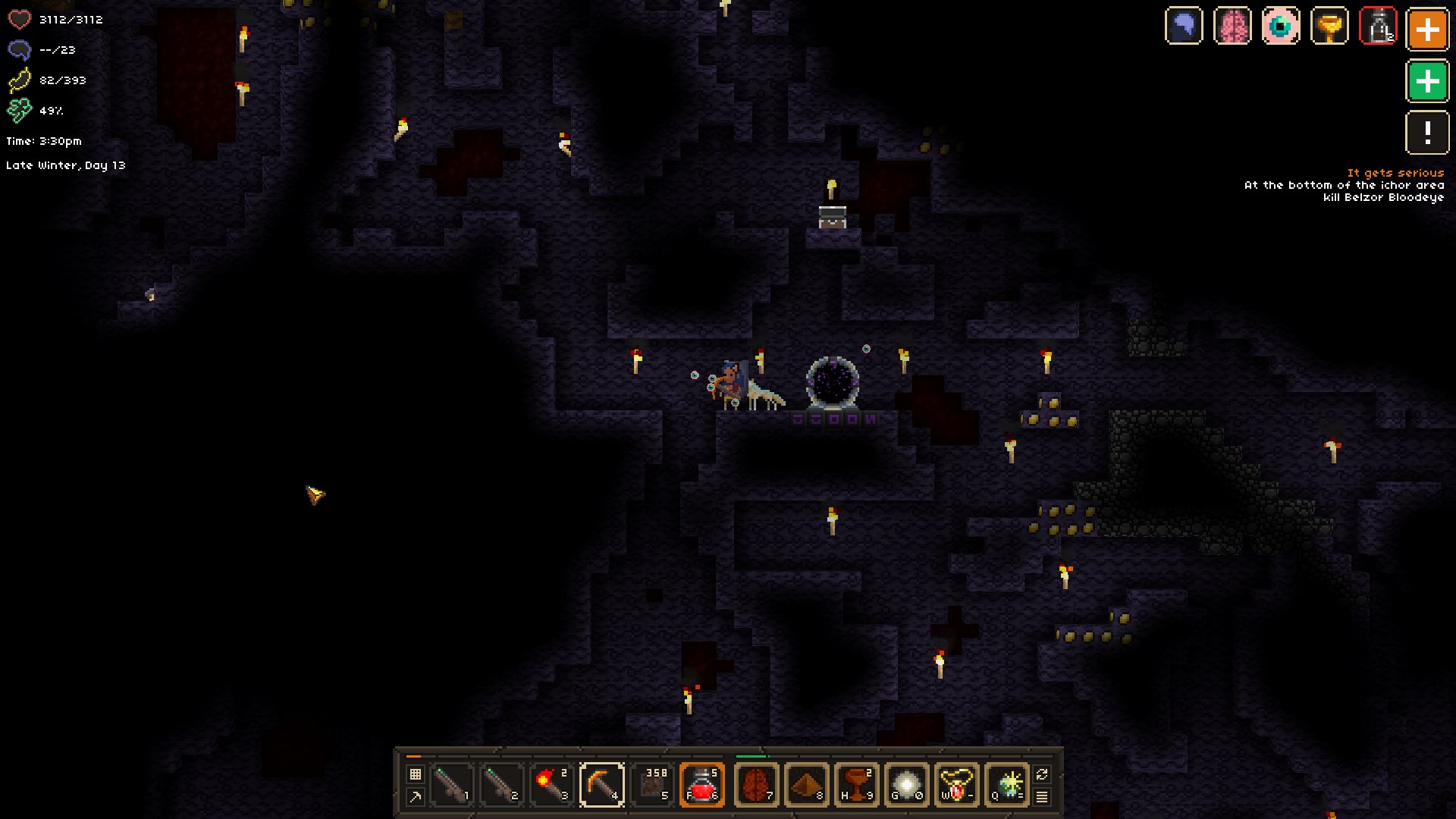Open the hamburger menu right of the hotbar
The width and height of the screenshot is (1456, 819).
(1041, 798)
